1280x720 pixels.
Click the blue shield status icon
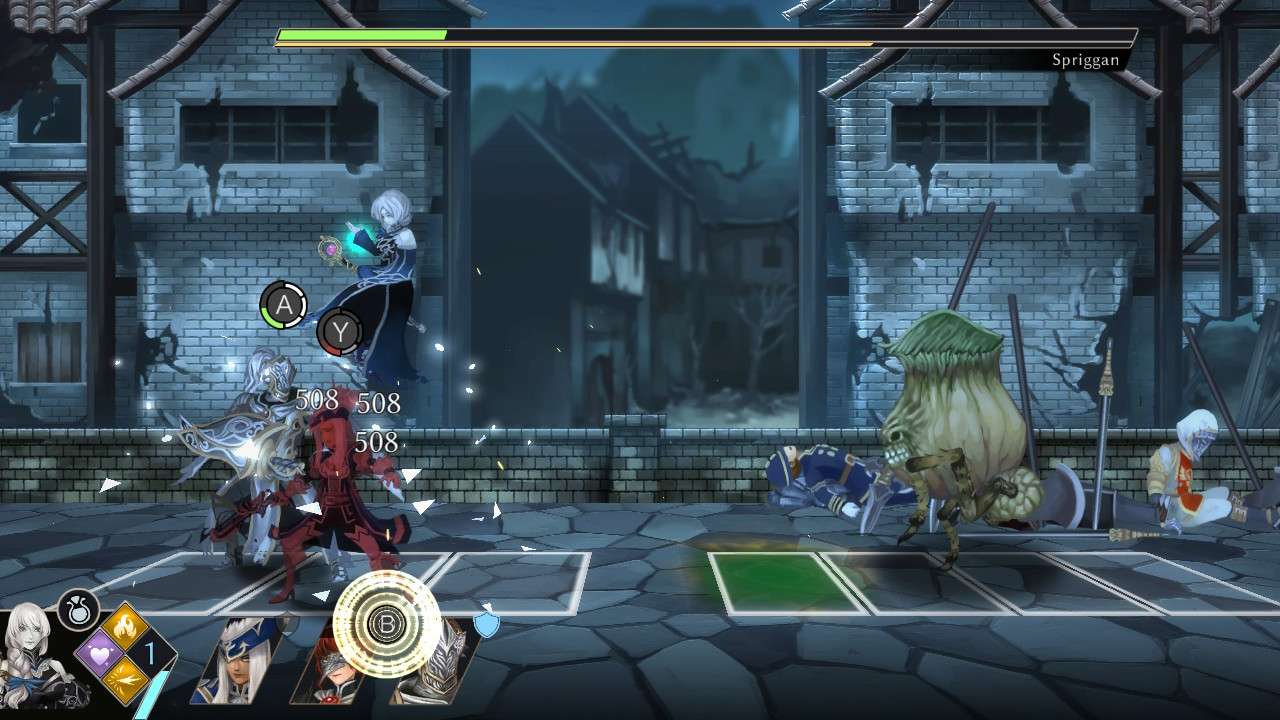pyautogui.click(x=486, y=624)
